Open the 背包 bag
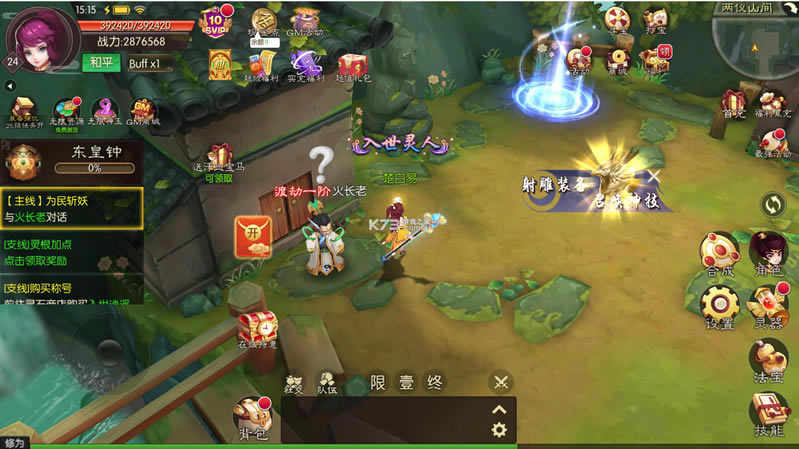799x449 pixels. [250, 414]
